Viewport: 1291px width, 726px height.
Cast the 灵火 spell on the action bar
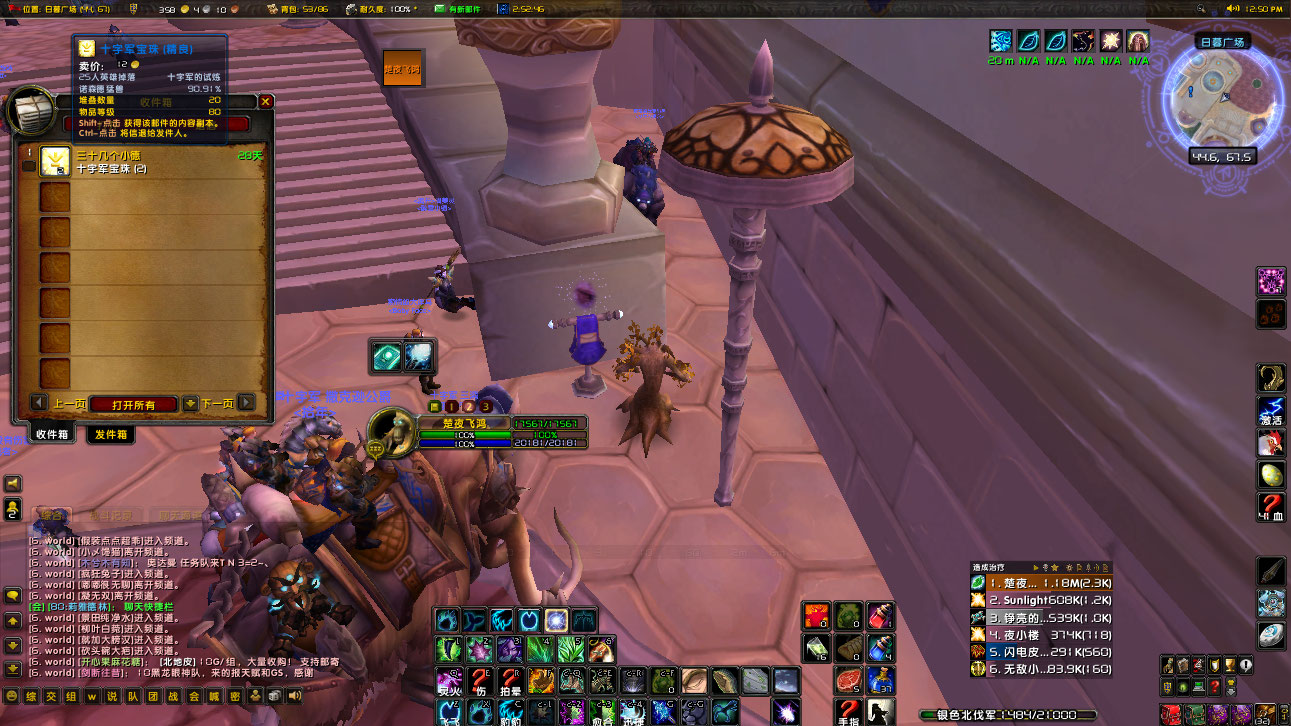[448, 680]
